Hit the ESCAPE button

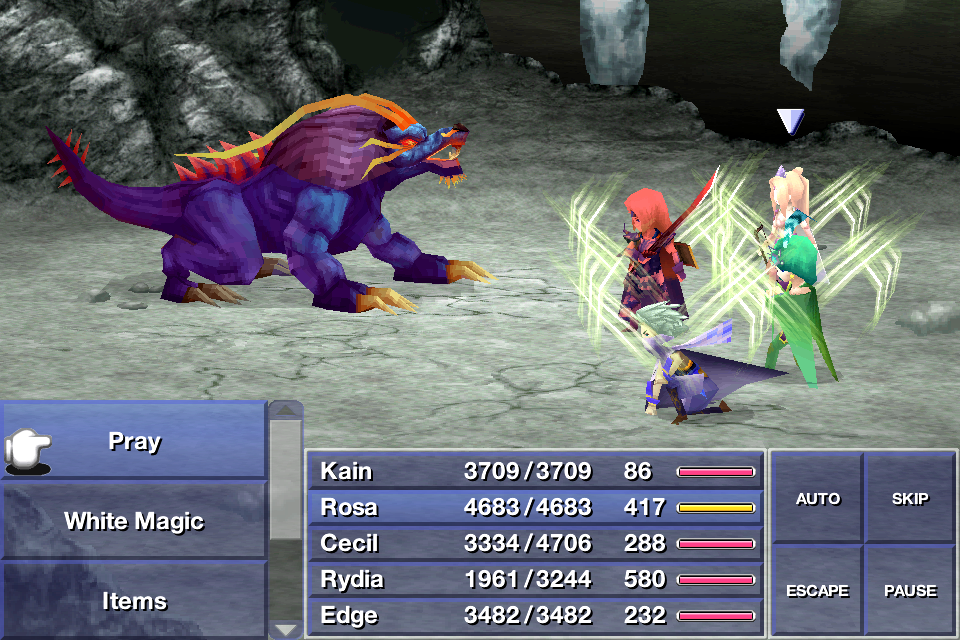[817, 590]
